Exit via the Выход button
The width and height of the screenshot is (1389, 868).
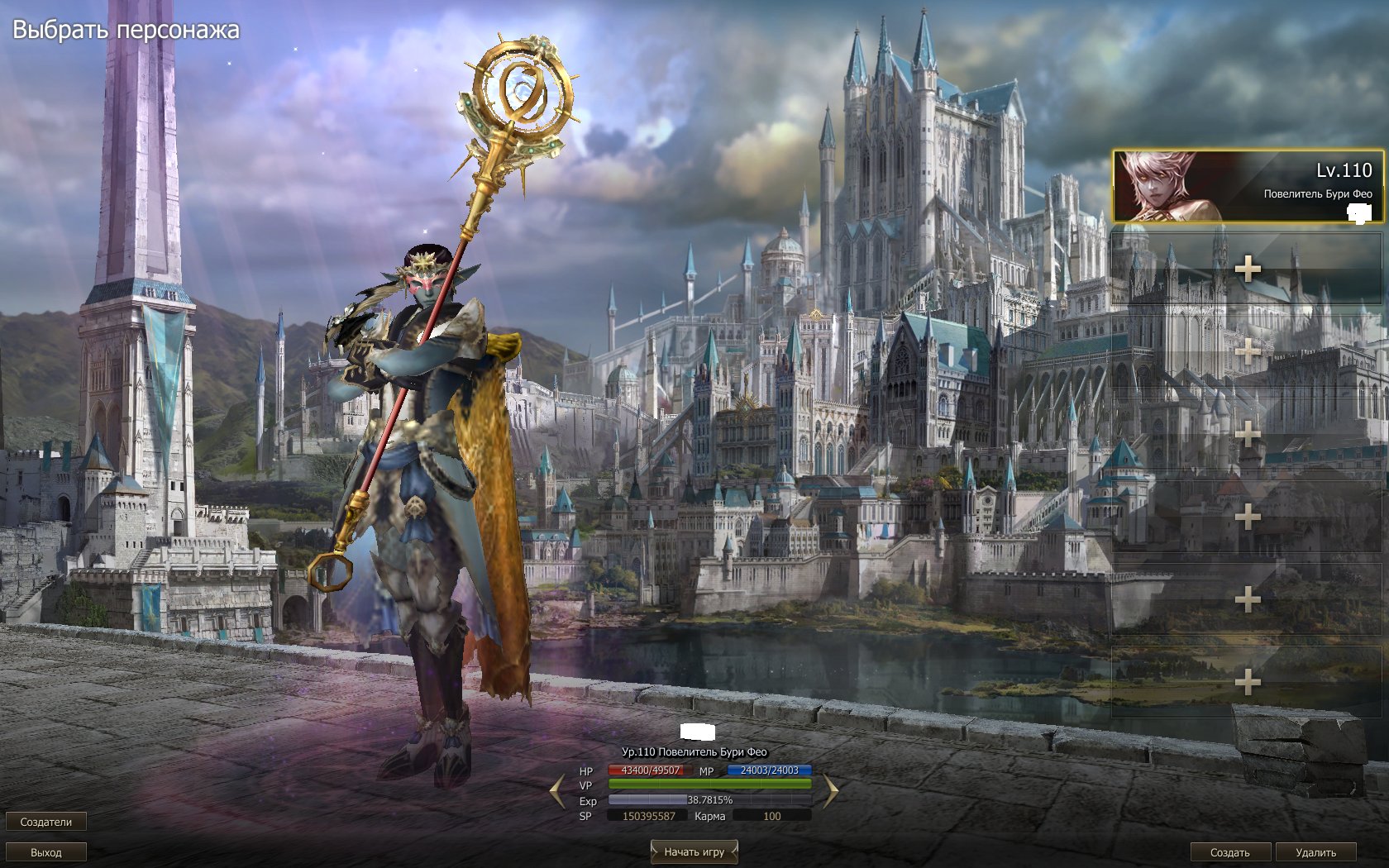[46, 852]
